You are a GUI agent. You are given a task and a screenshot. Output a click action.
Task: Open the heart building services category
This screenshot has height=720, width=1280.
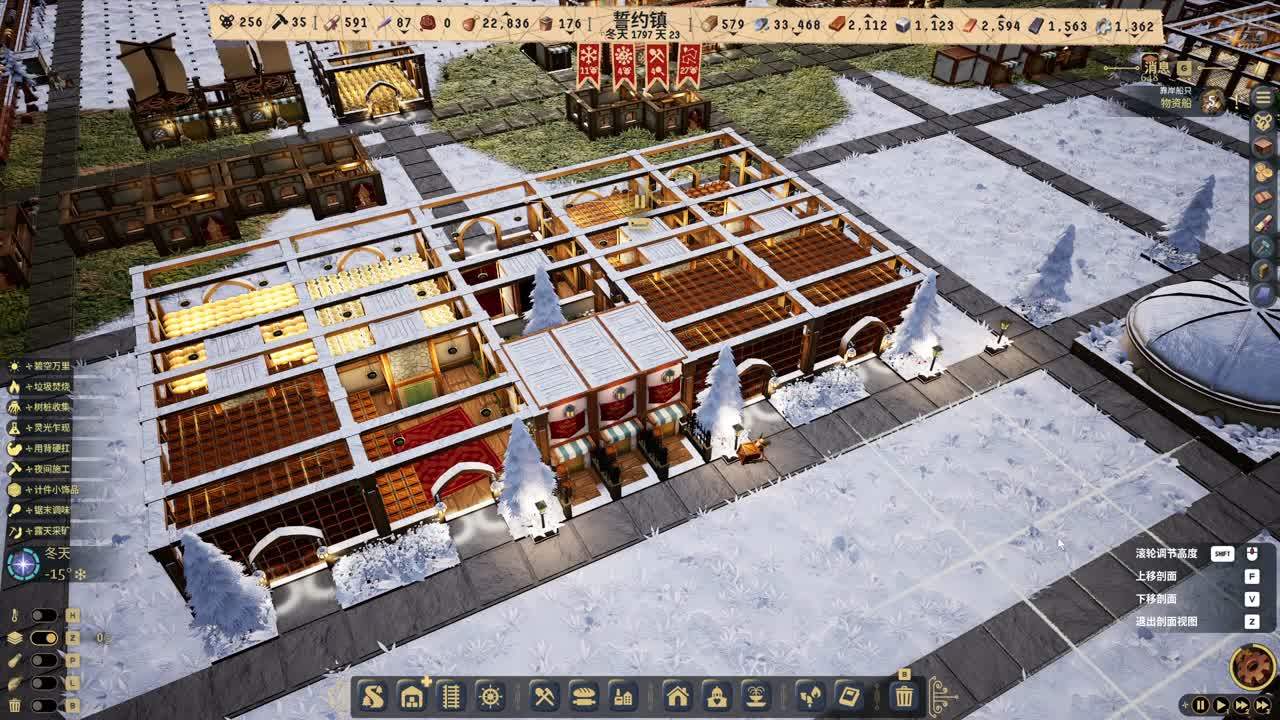click(x=716, y=696)
